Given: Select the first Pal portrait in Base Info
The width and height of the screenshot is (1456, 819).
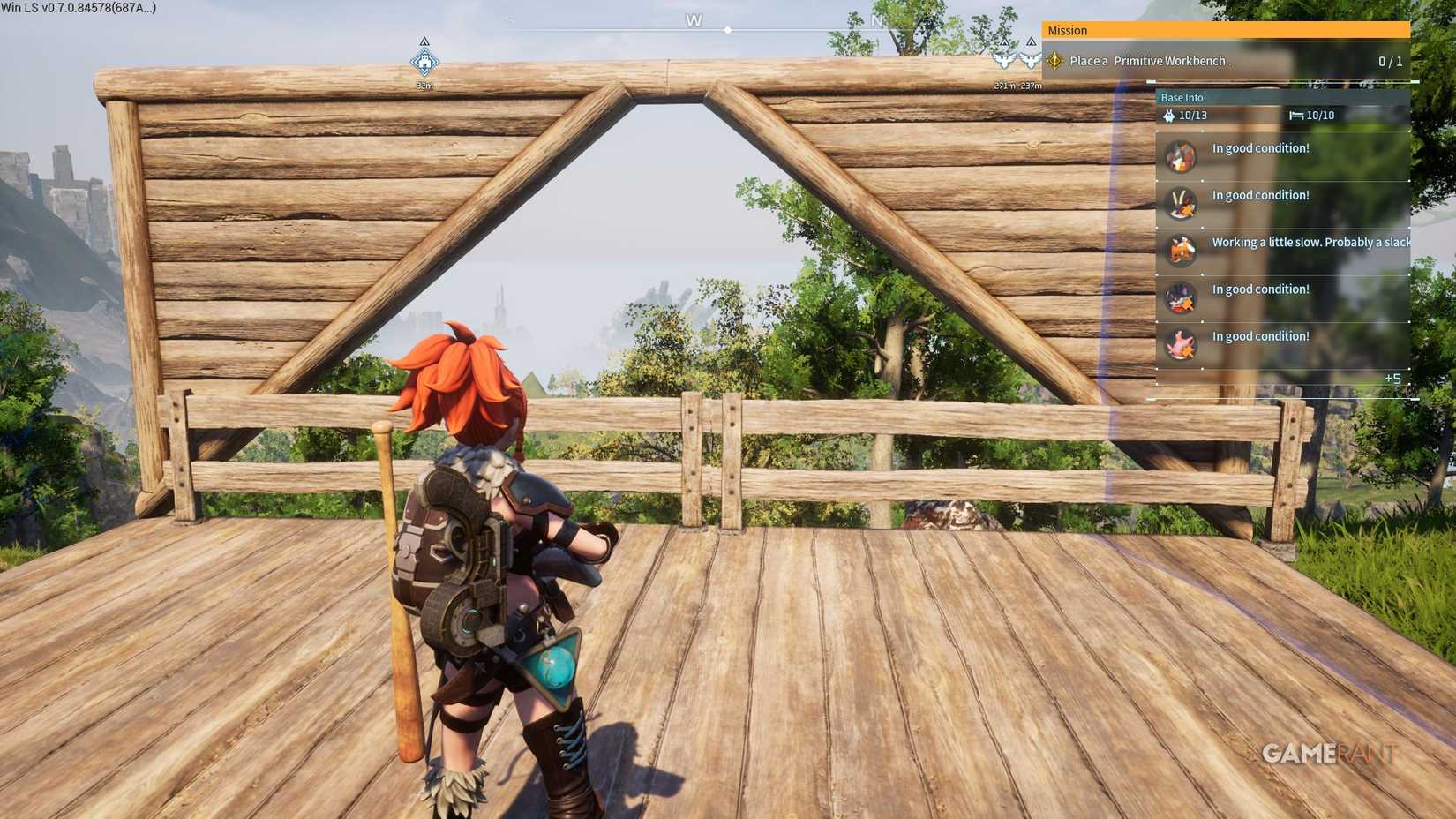Looking at the screenshot, I should (x=1181, y=157).
